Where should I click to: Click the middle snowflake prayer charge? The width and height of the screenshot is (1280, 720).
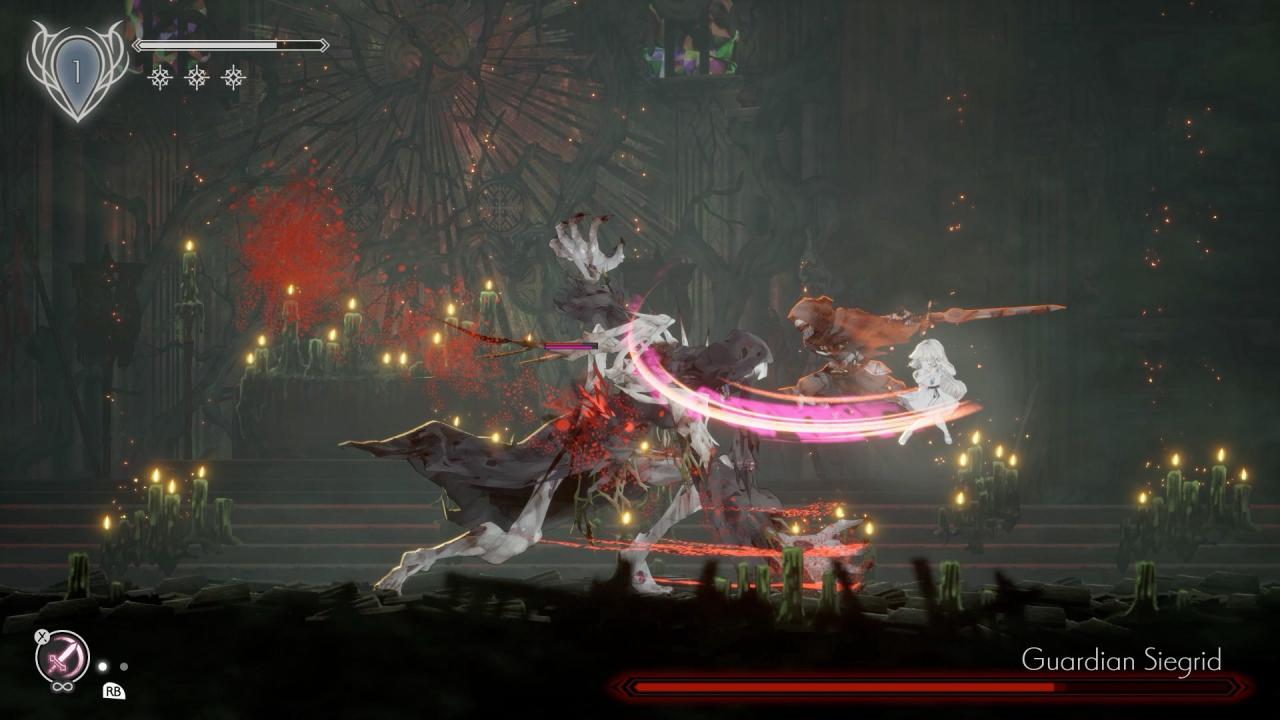[197, 79]
